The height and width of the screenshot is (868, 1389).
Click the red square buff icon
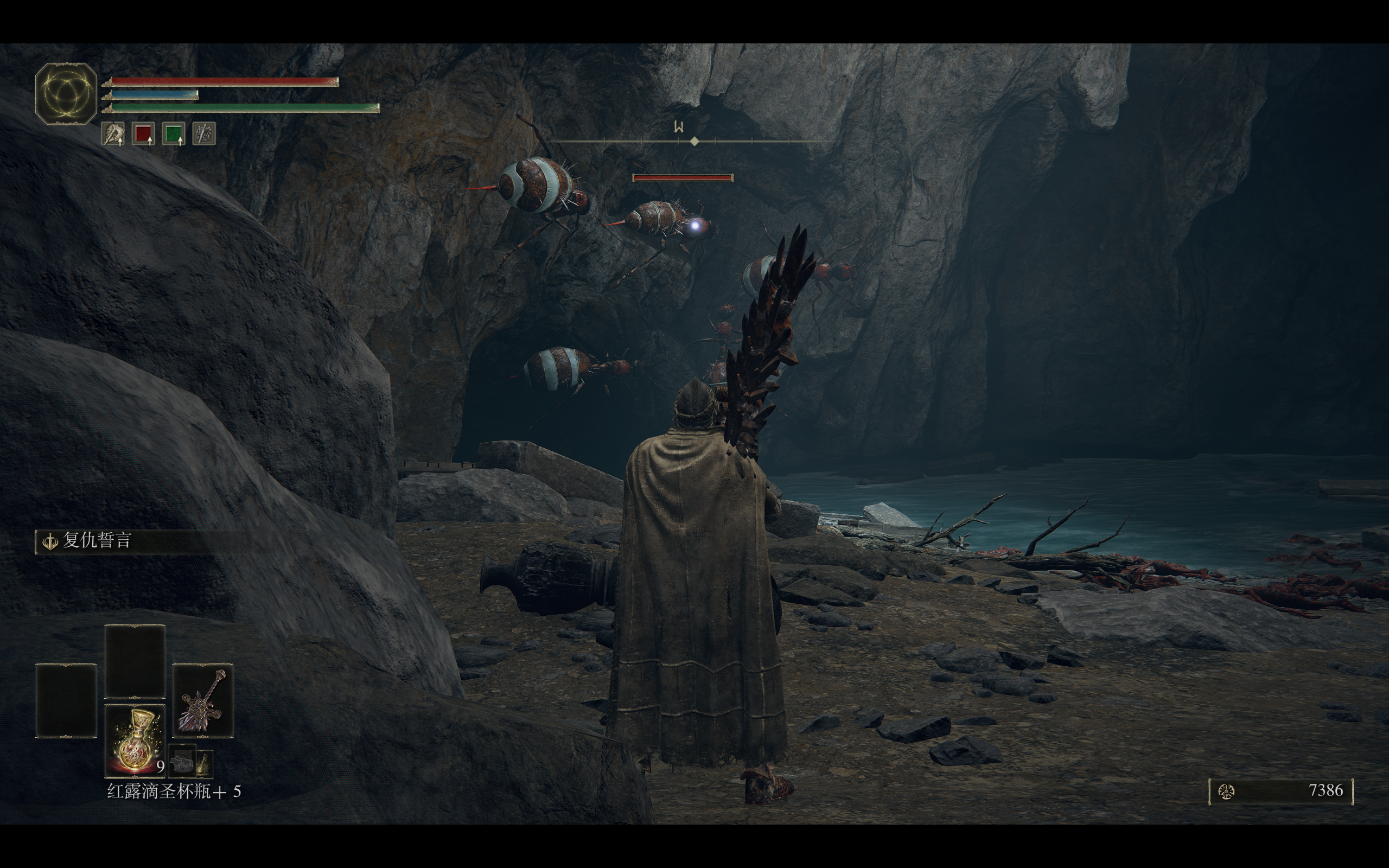[x=143, y=134]
